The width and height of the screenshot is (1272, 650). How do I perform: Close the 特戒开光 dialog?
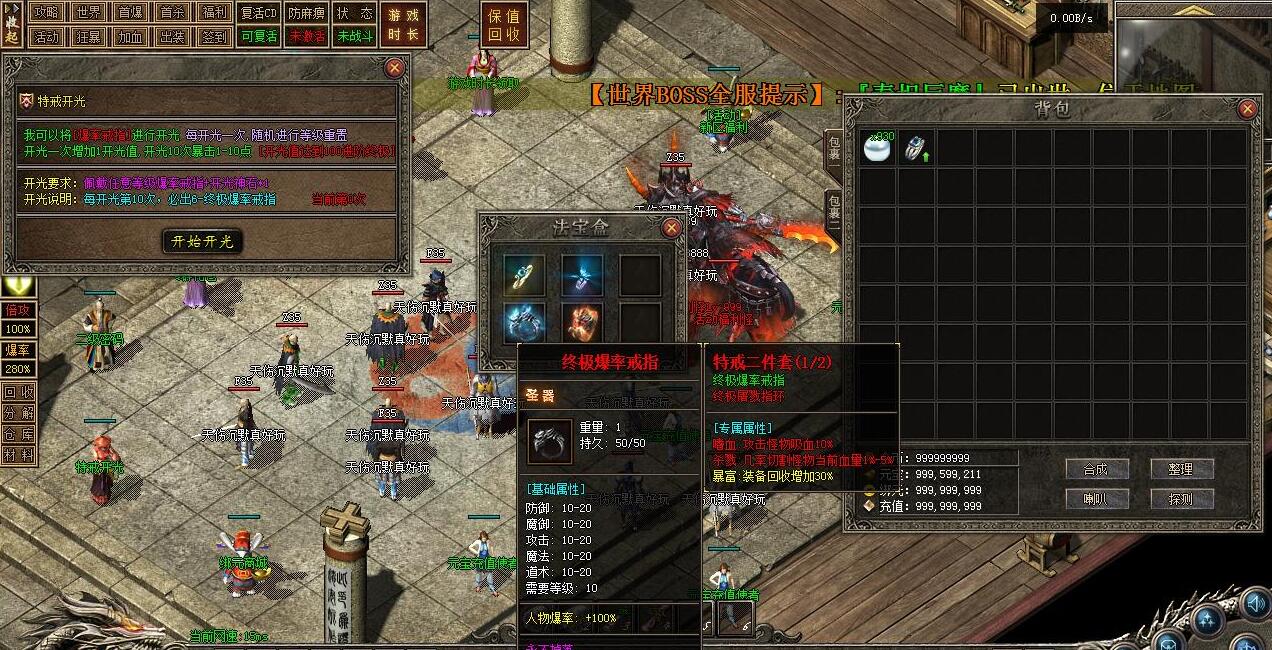point(395,68)
